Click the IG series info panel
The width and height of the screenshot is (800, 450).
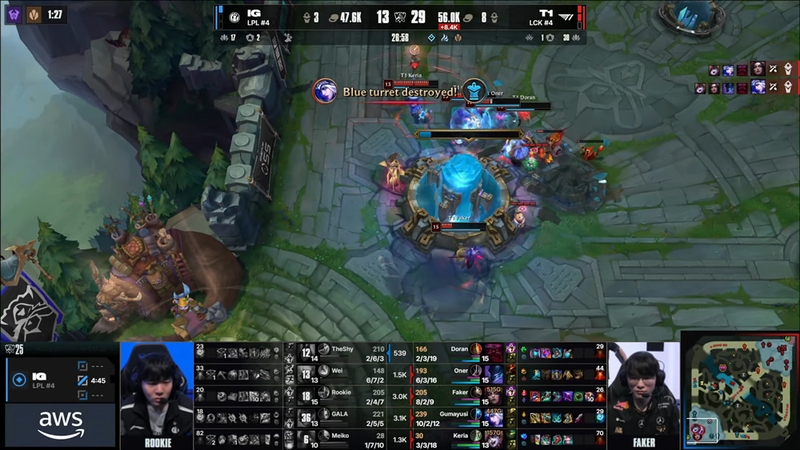tap(59, 380)
